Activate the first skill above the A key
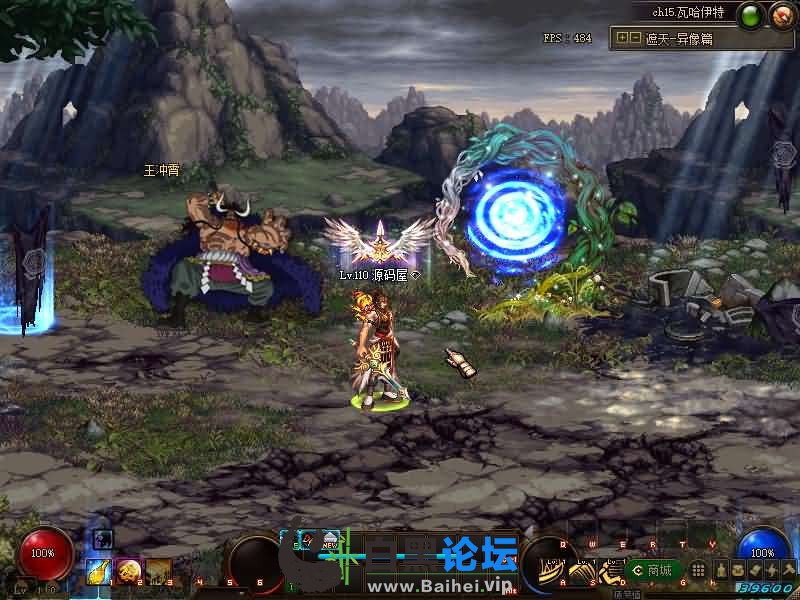This screenshot has height=600, width=800. [551, 570]
